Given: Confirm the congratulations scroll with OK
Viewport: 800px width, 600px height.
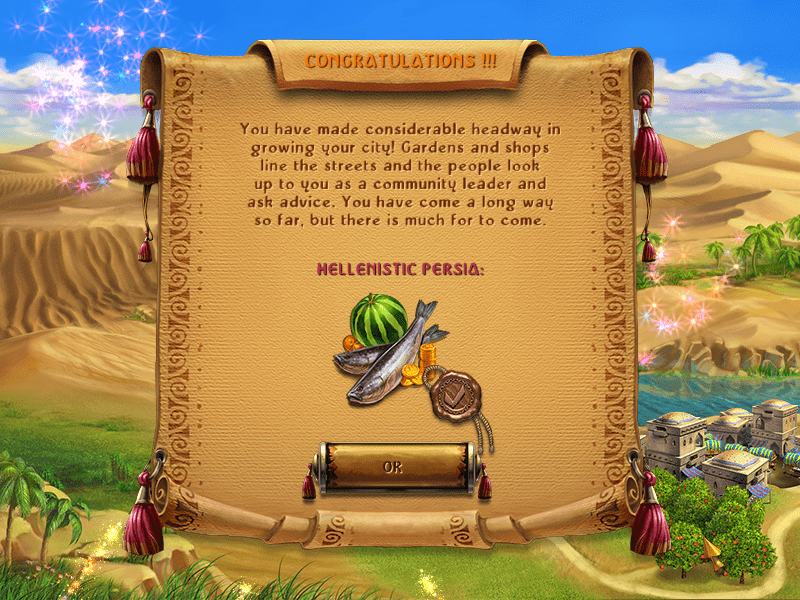Looking at the screenshot, I should (x=393, y=466).
